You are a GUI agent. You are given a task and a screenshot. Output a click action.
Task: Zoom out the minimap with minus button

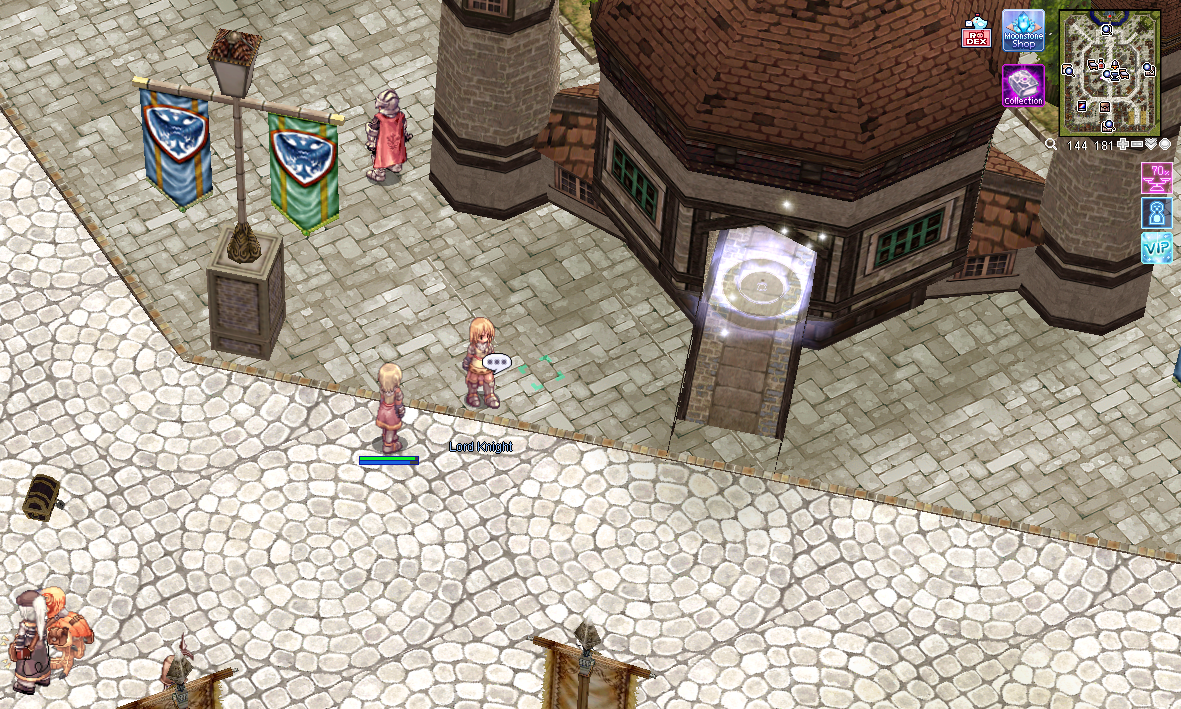[1137, 145]
